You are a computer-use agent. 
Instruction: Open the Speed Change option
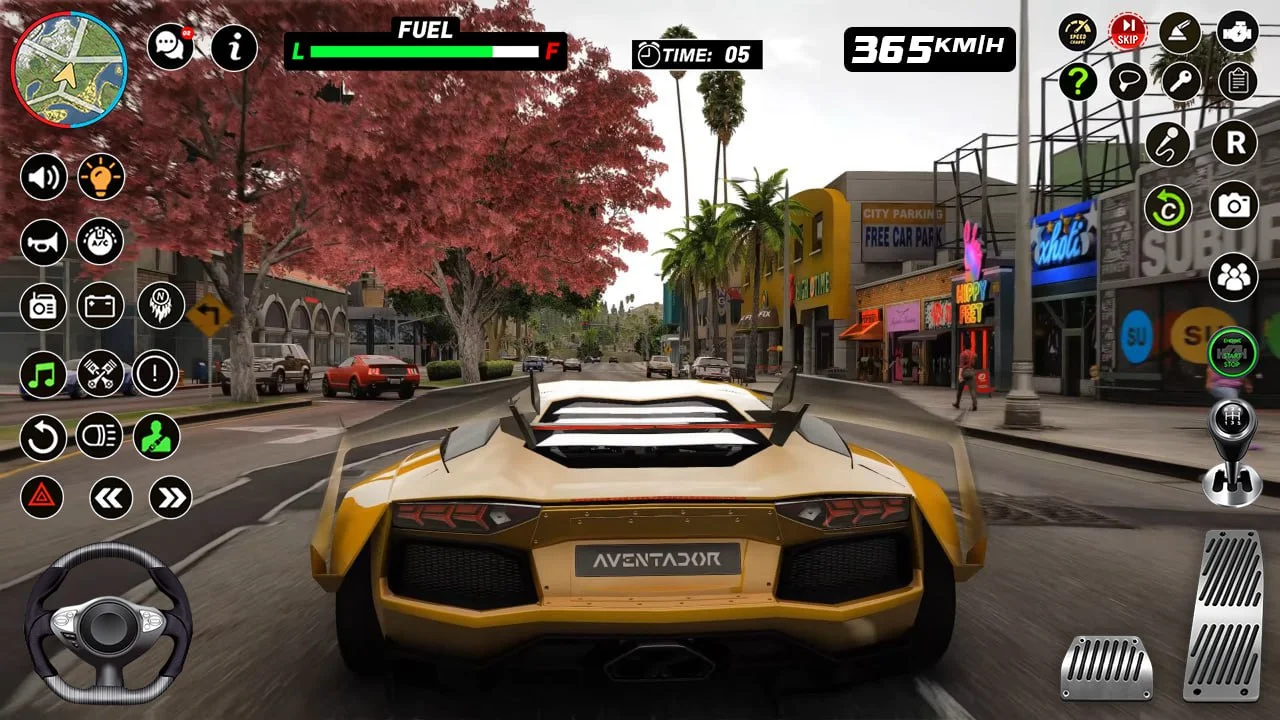click(x=1078, y=32)
